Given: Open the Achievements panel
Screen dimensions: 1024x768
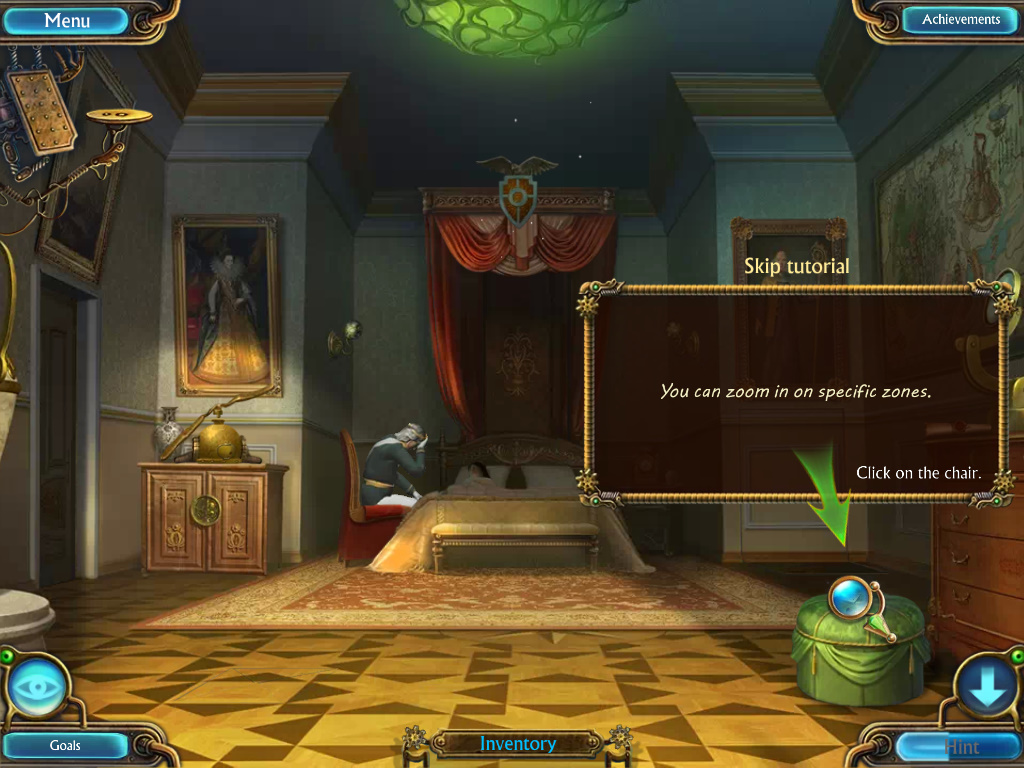Looking at the screenshot, I should [960, 20].
